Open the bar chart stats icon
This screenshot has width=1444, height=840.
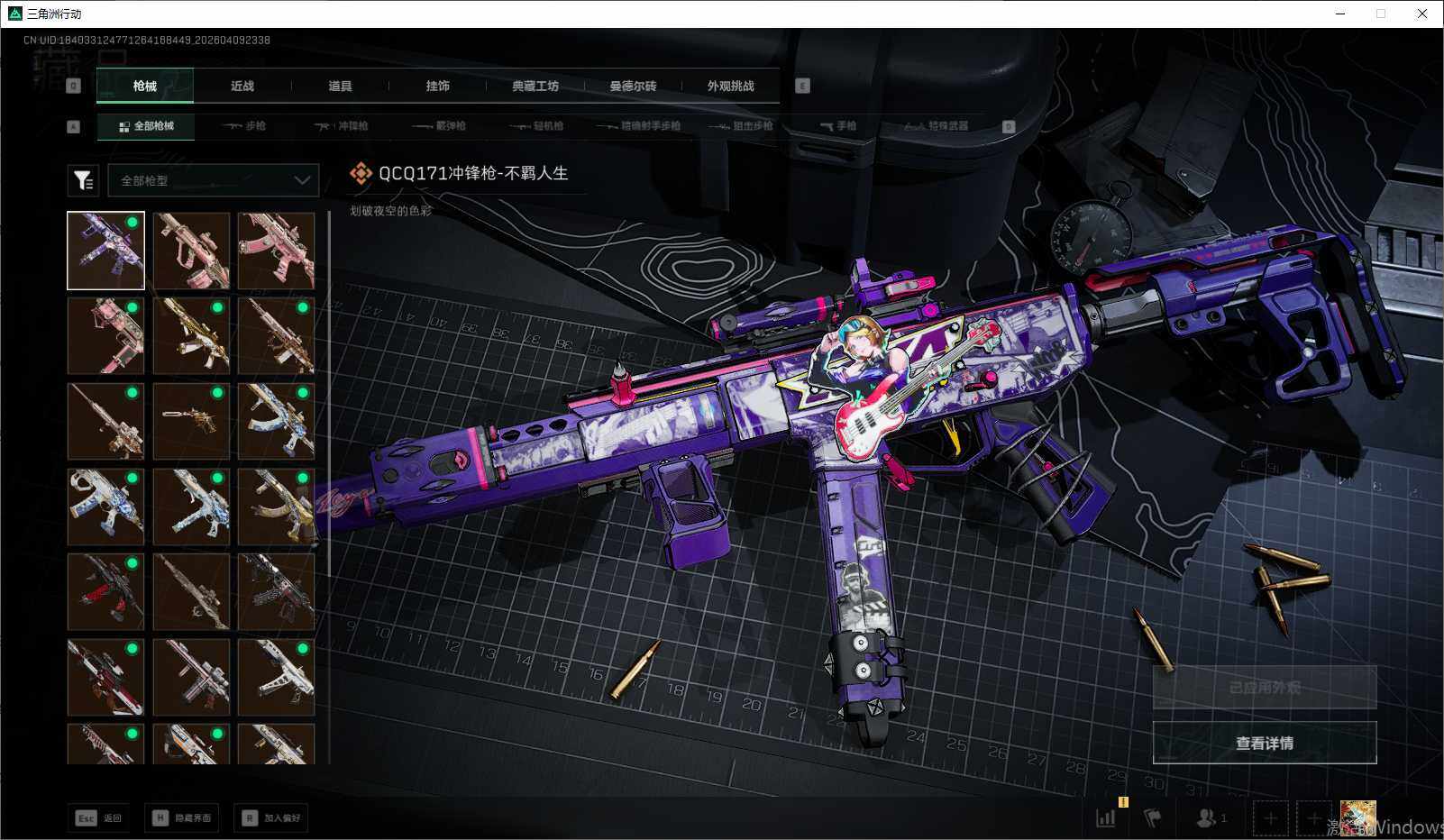(1105, 817)
